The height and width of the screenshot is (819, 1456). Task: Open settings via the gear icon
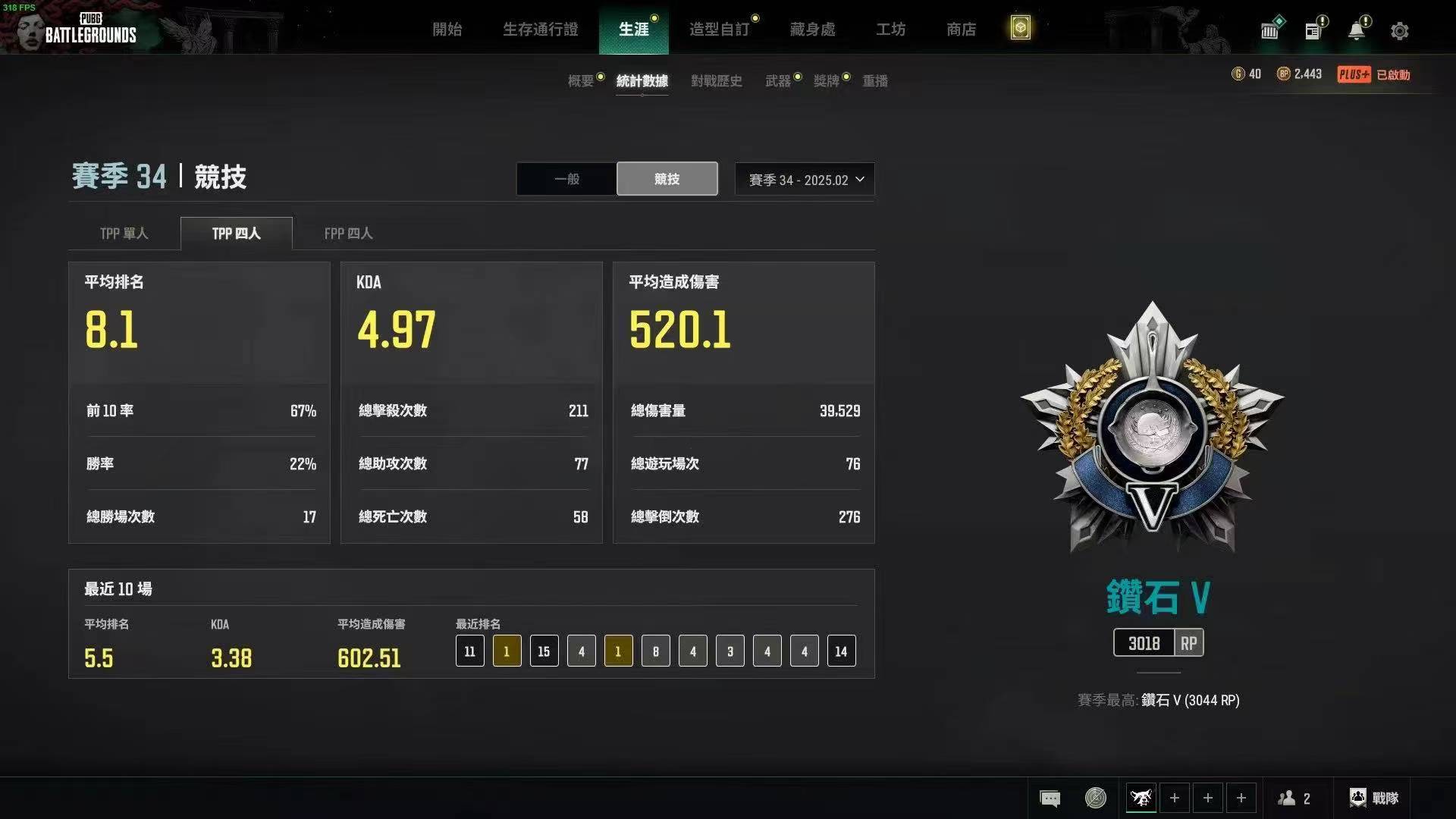point(1399,31)
